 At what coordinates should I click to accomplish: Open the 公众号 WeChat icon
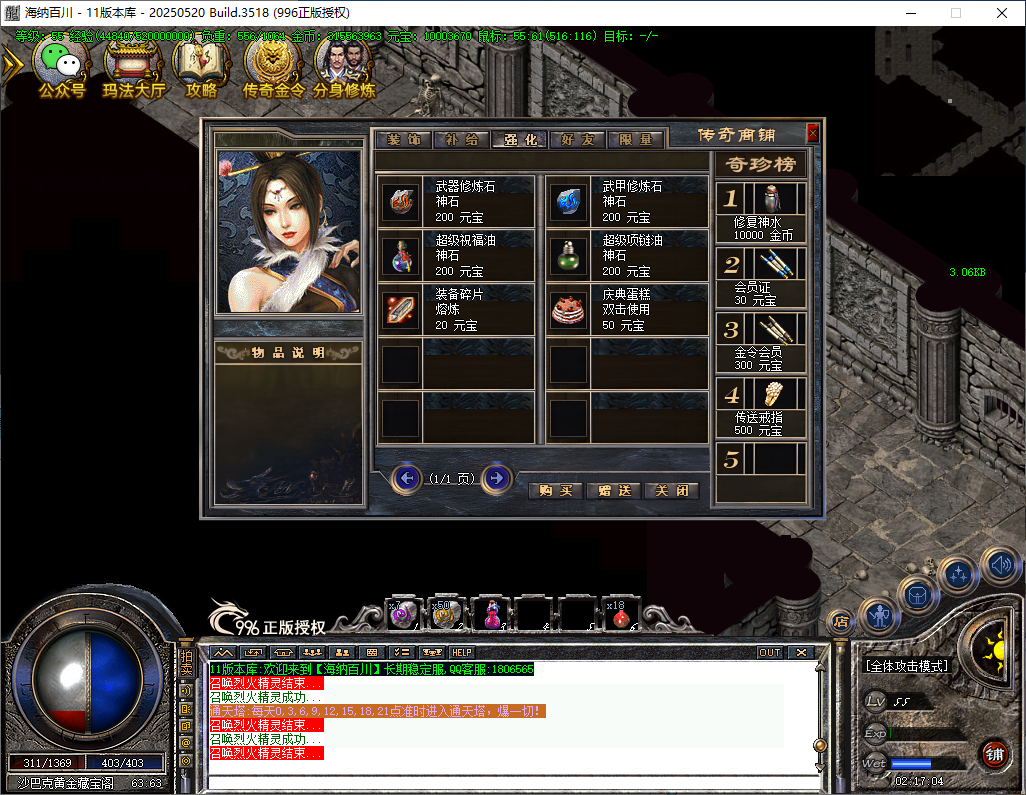62,68
